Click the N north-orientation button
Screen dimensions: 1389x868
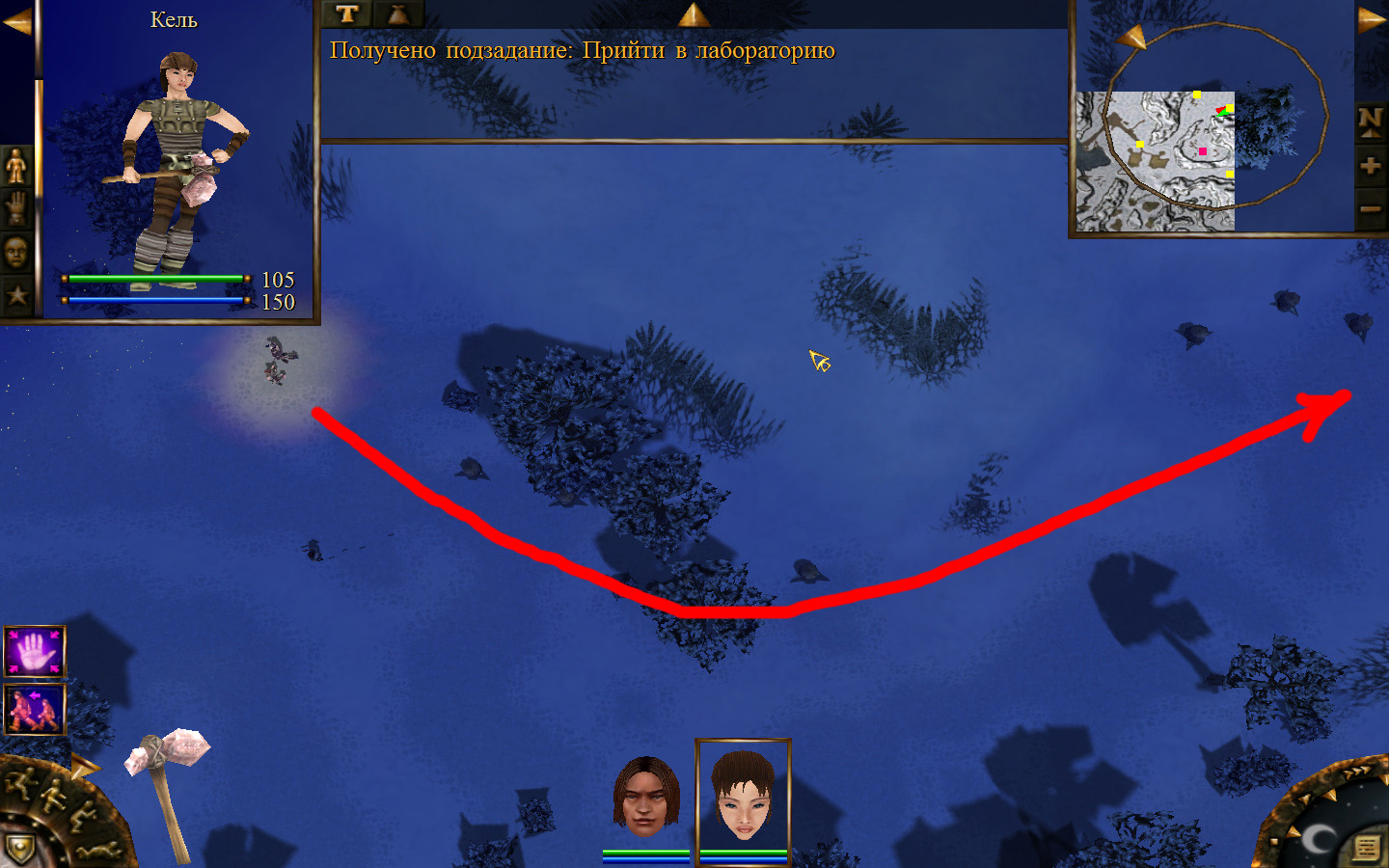pos(1370,122)
